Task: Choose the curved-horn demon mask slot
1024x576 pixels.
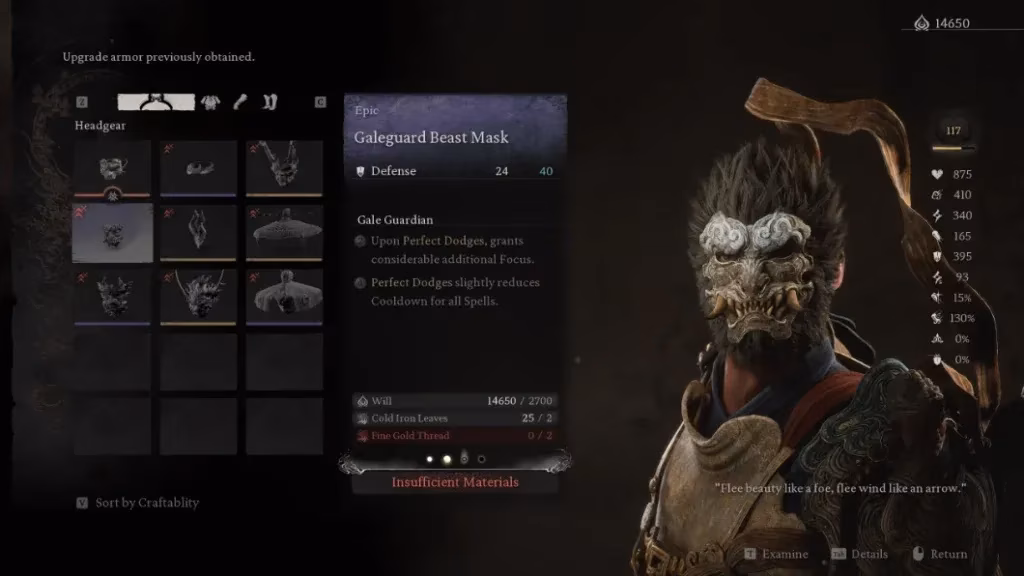Action: (198, 296)
